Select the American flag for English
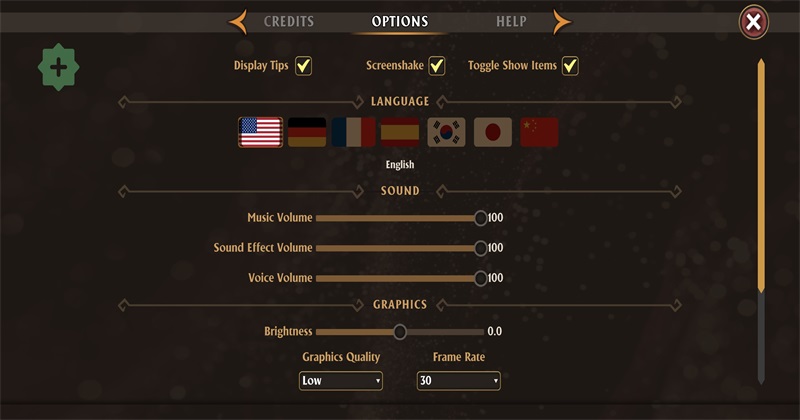Image resolution: width=800 pixels, height=420 pixels. (x=260, y=132)
